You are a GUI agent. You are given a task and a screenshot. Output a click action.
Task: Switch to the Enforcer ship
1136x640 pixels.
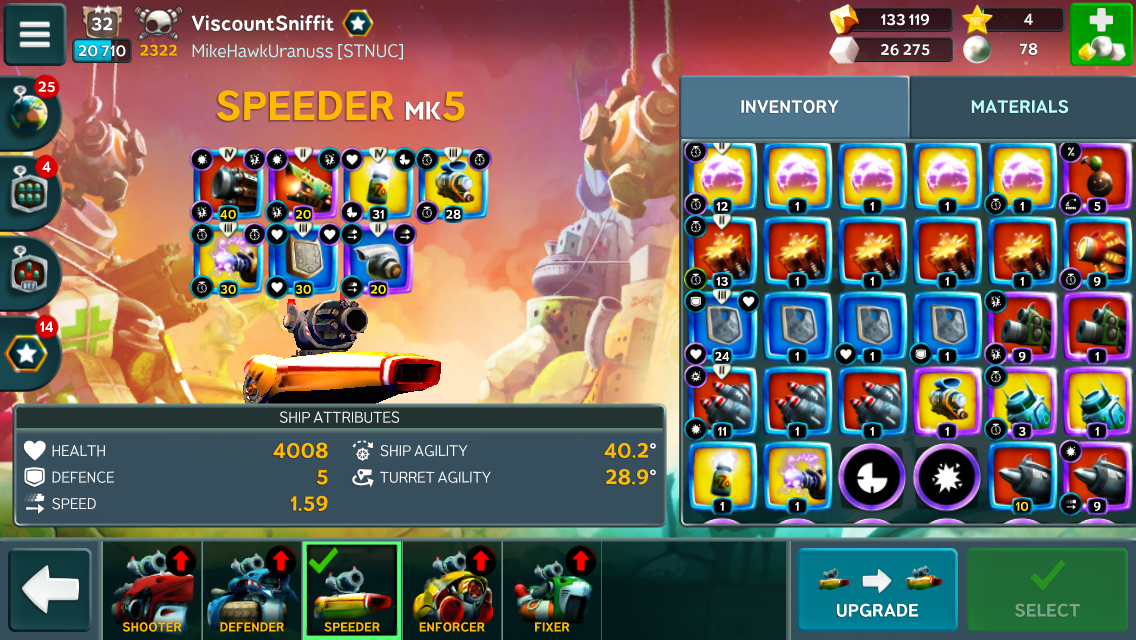[452, 591]
